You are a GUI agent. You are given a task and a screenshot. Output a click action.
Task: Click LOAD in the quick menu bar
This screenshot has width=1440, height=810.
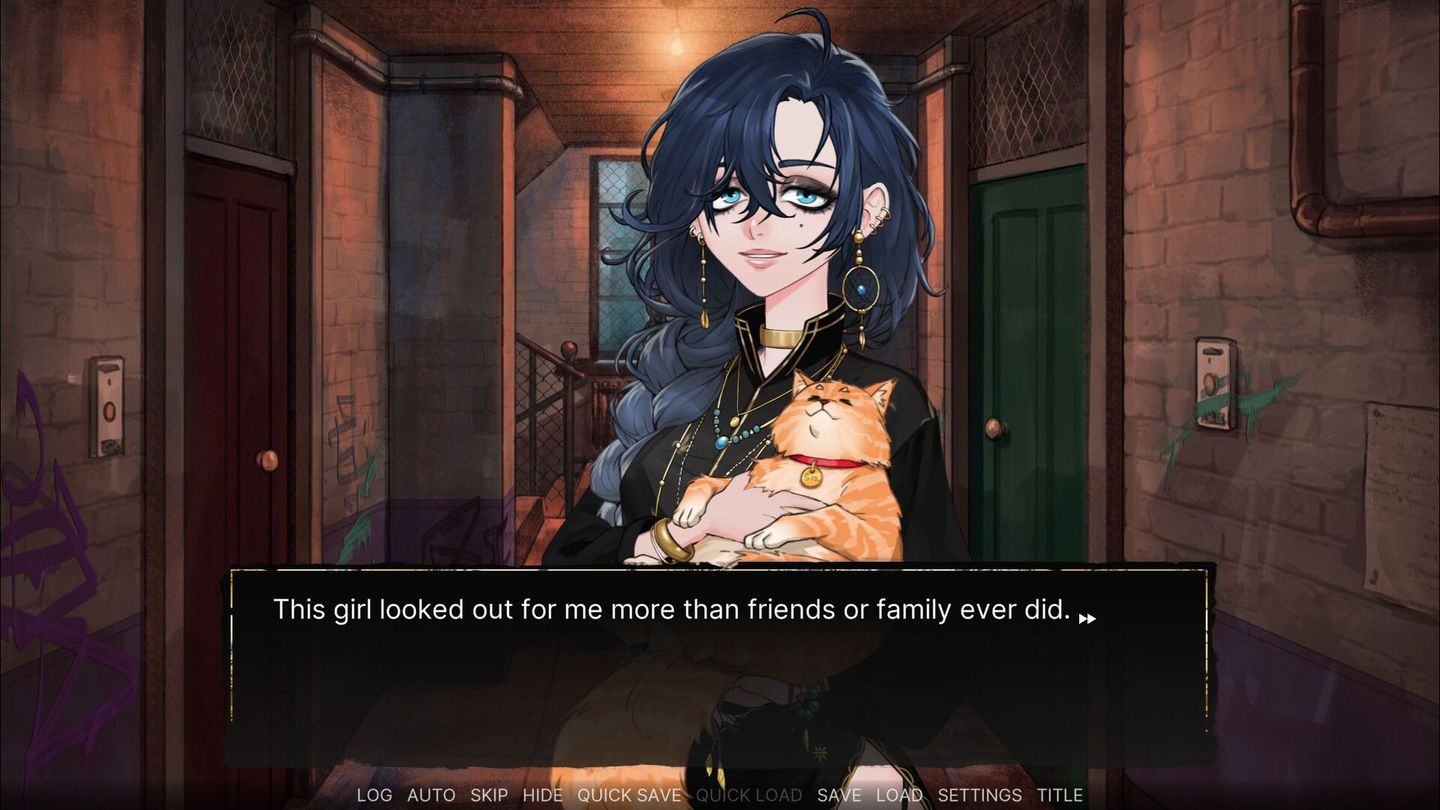(x=899, y=795)
